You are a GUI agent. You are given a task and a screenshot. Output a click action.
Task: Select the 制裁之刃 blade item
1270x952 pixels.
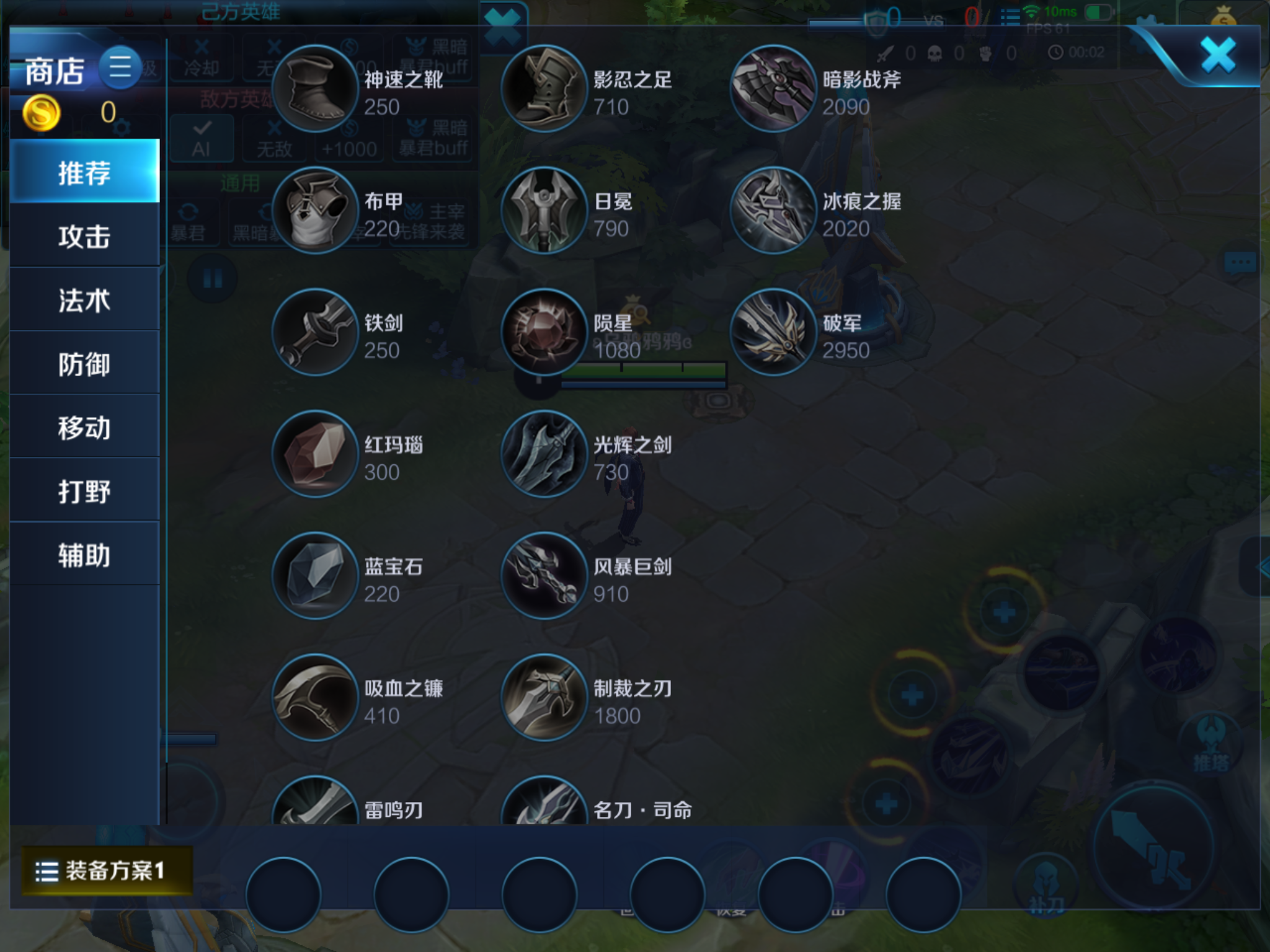[544, 694]
